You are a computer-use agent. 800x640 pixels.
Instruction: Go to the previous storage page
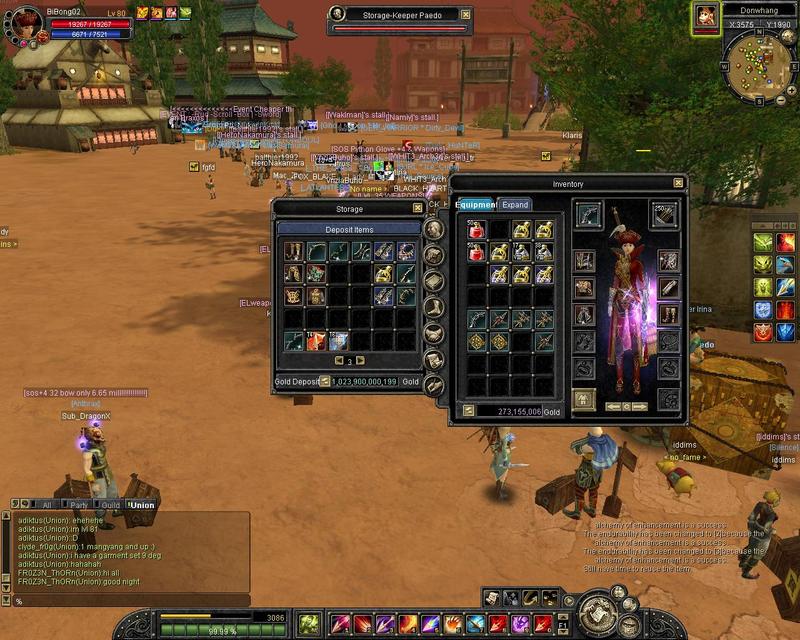click(338, 360)
